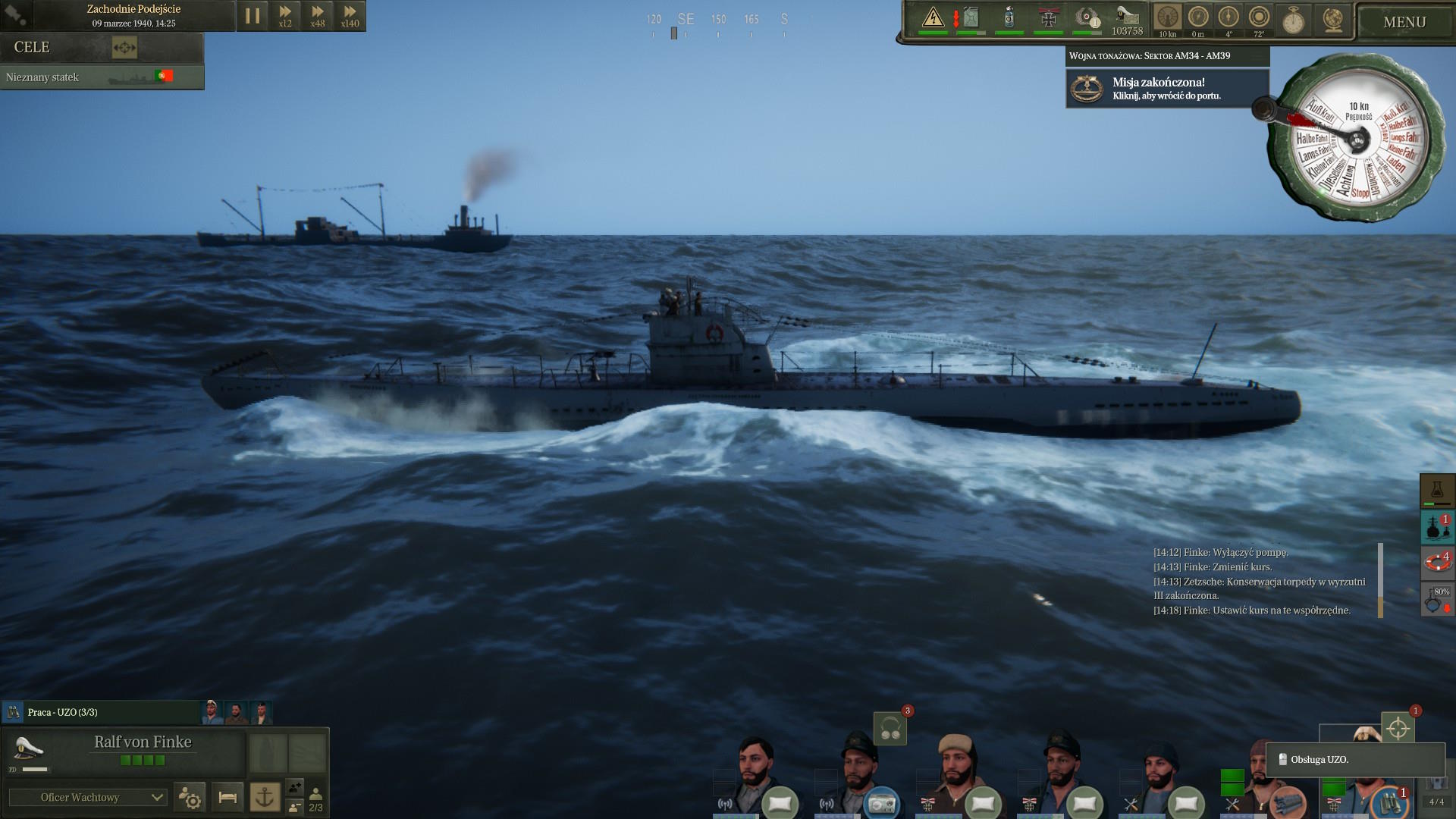Click the speed telegraph gauge showing 10 kn
The height and width of the screenshot is (819, 1456).
[x=1357, y=136]
